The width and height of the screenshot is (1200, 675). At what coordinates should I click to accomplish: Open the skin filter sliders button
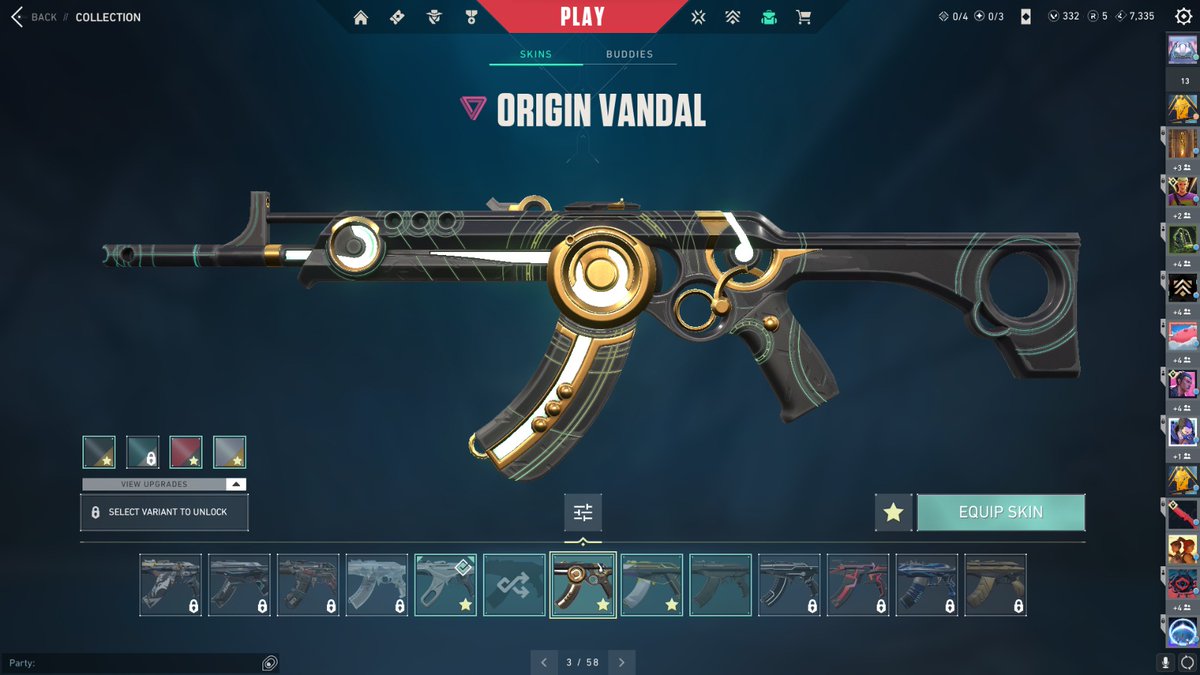coord(583,512)
